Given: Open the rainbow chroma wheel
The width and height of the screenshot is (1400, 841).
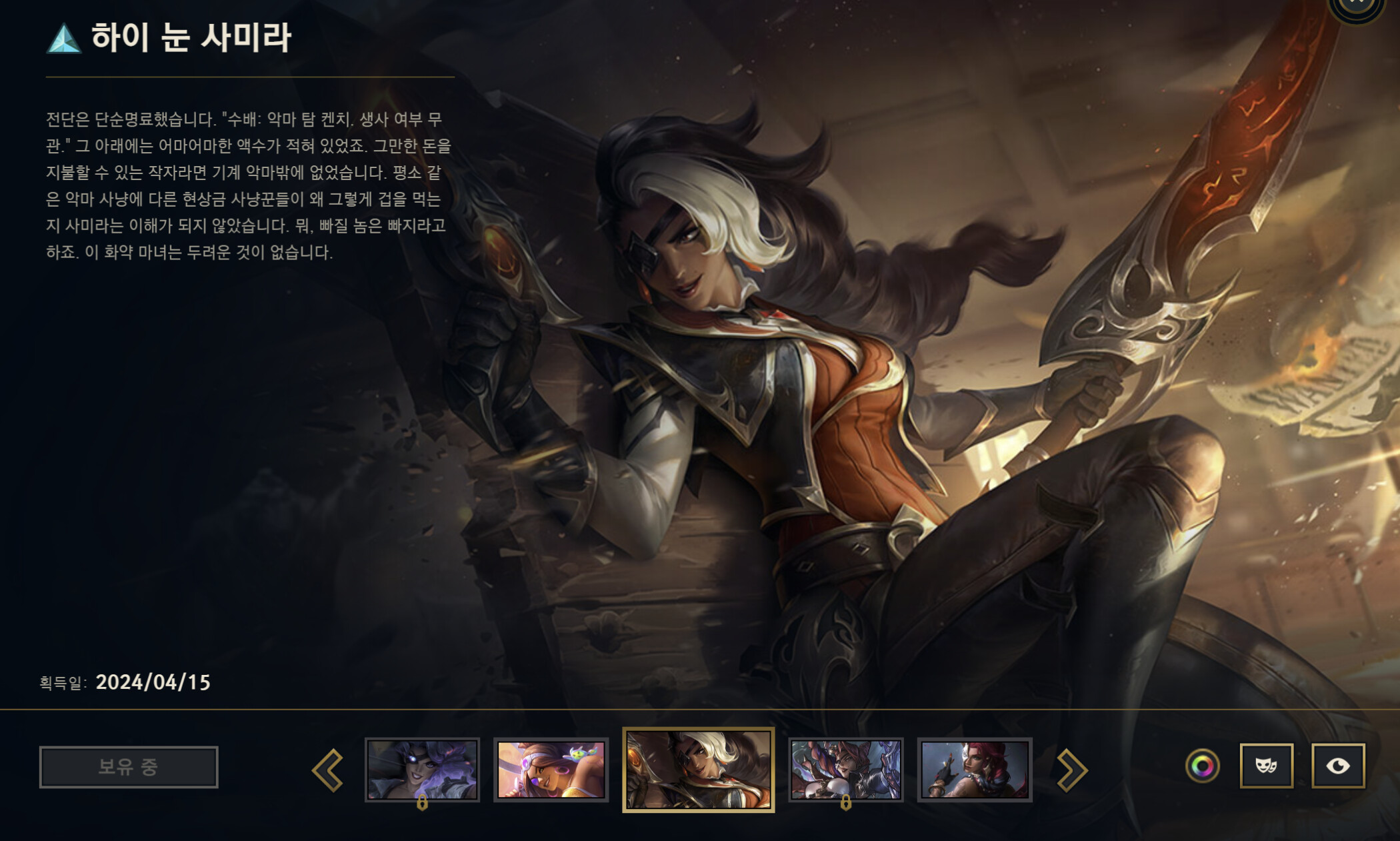Looking at the screenshot, I should click(1203, 766).
